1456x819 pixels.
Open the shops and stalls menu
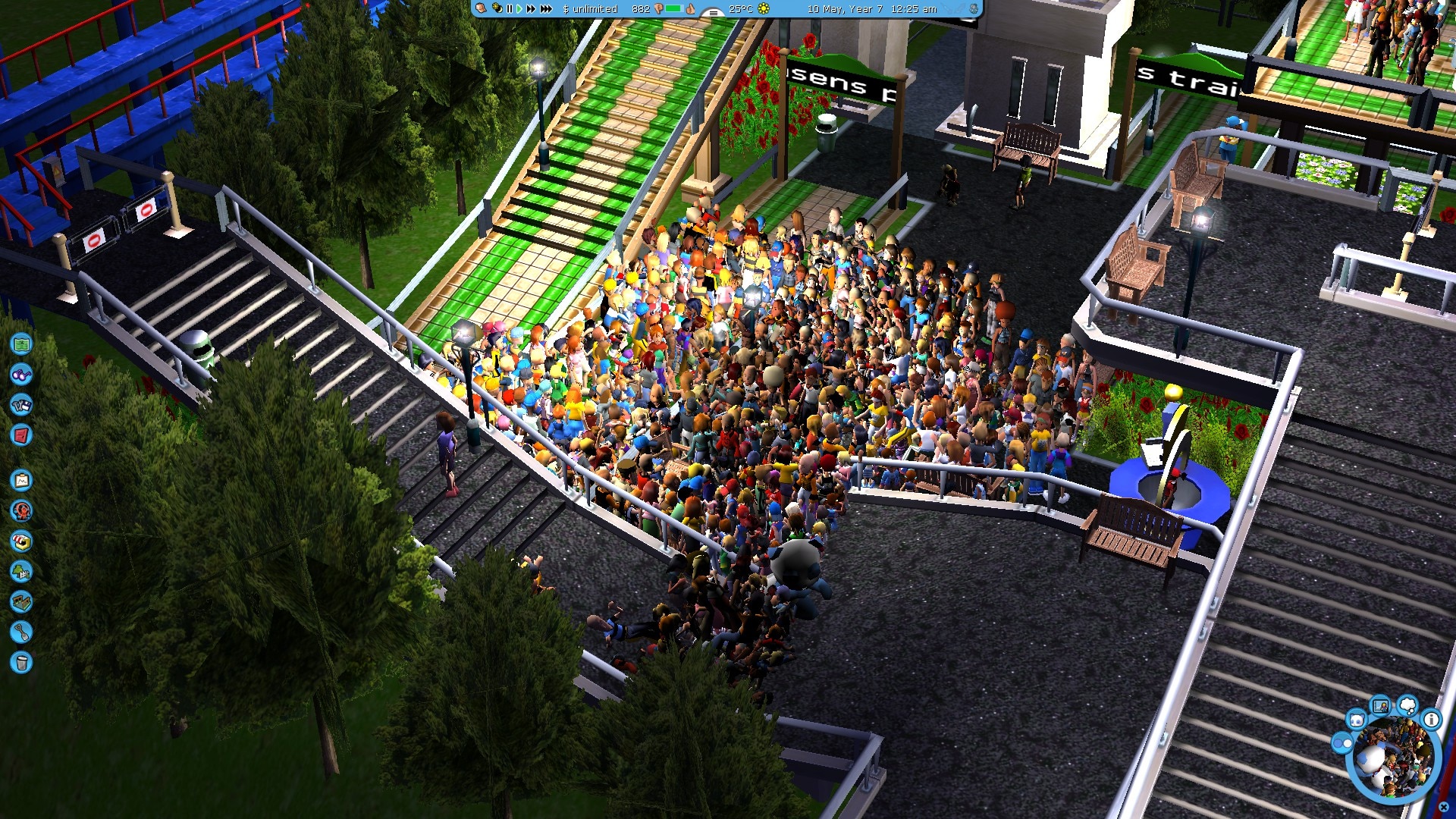pyautogui.click(x=21, y=541)
